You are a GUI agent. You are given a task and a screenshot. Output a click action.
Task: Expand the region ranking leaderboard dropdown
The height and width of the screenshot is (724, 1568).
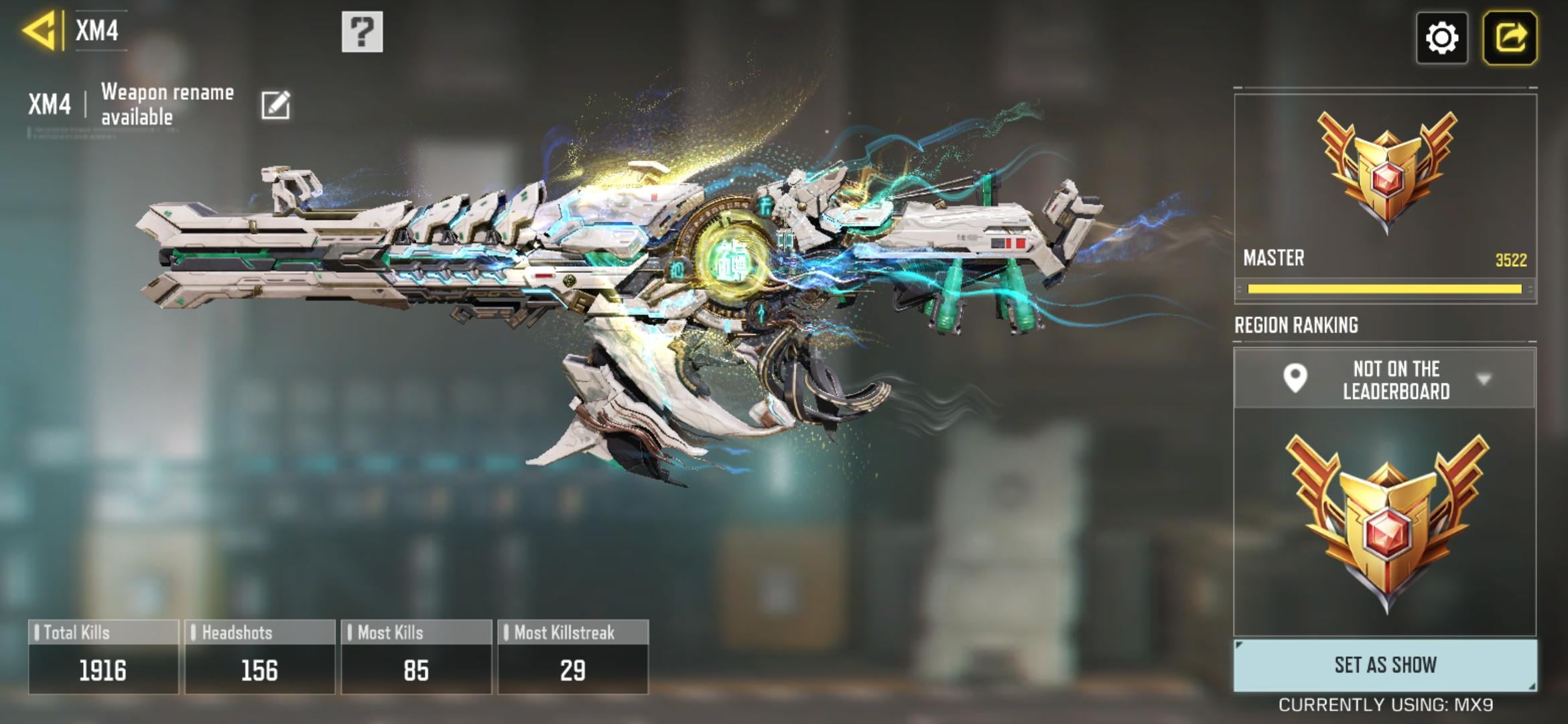1484,379
